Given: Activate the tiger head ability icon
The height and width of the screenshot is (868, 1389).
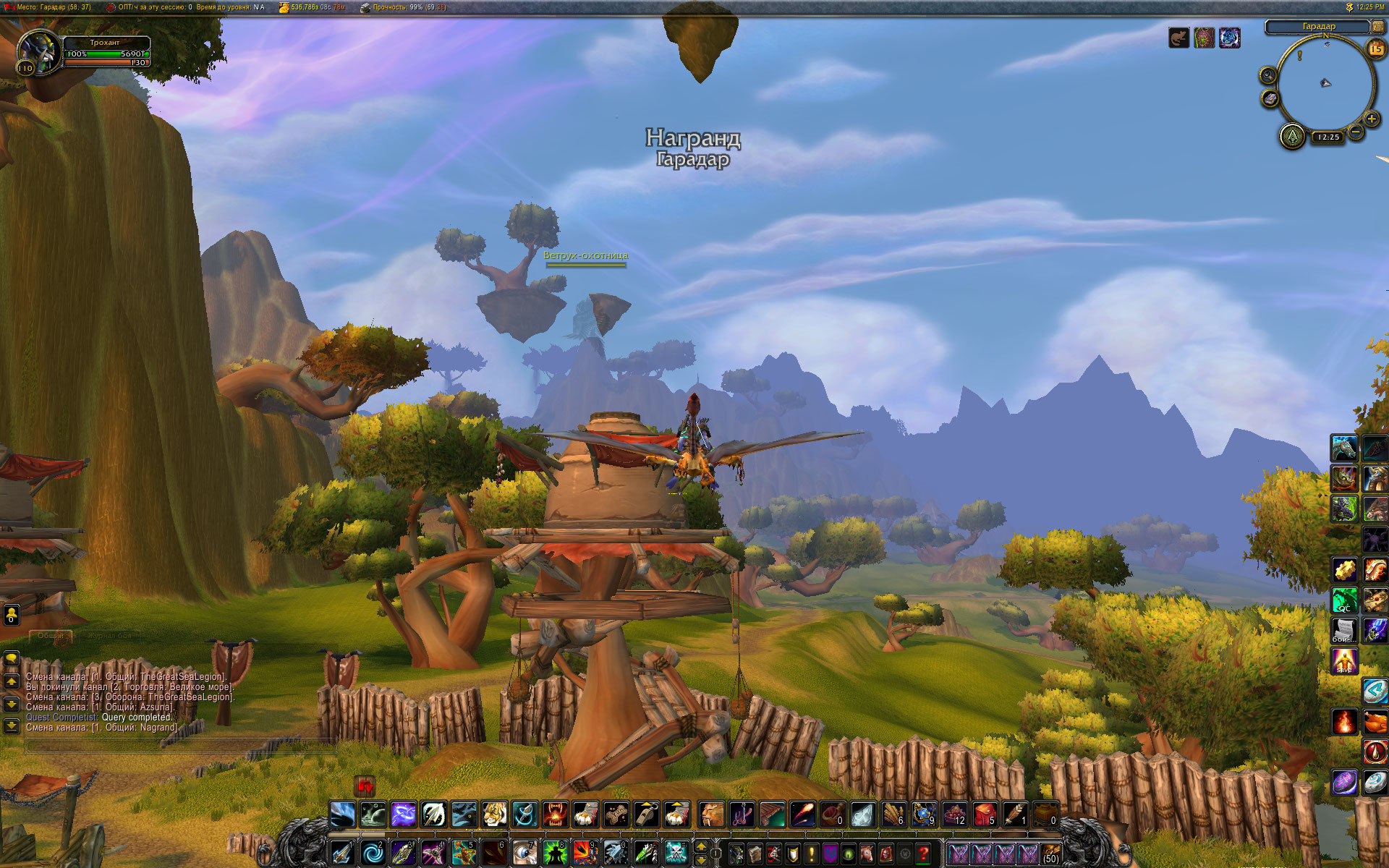Looking at the screenshot, I should point(495,814).
